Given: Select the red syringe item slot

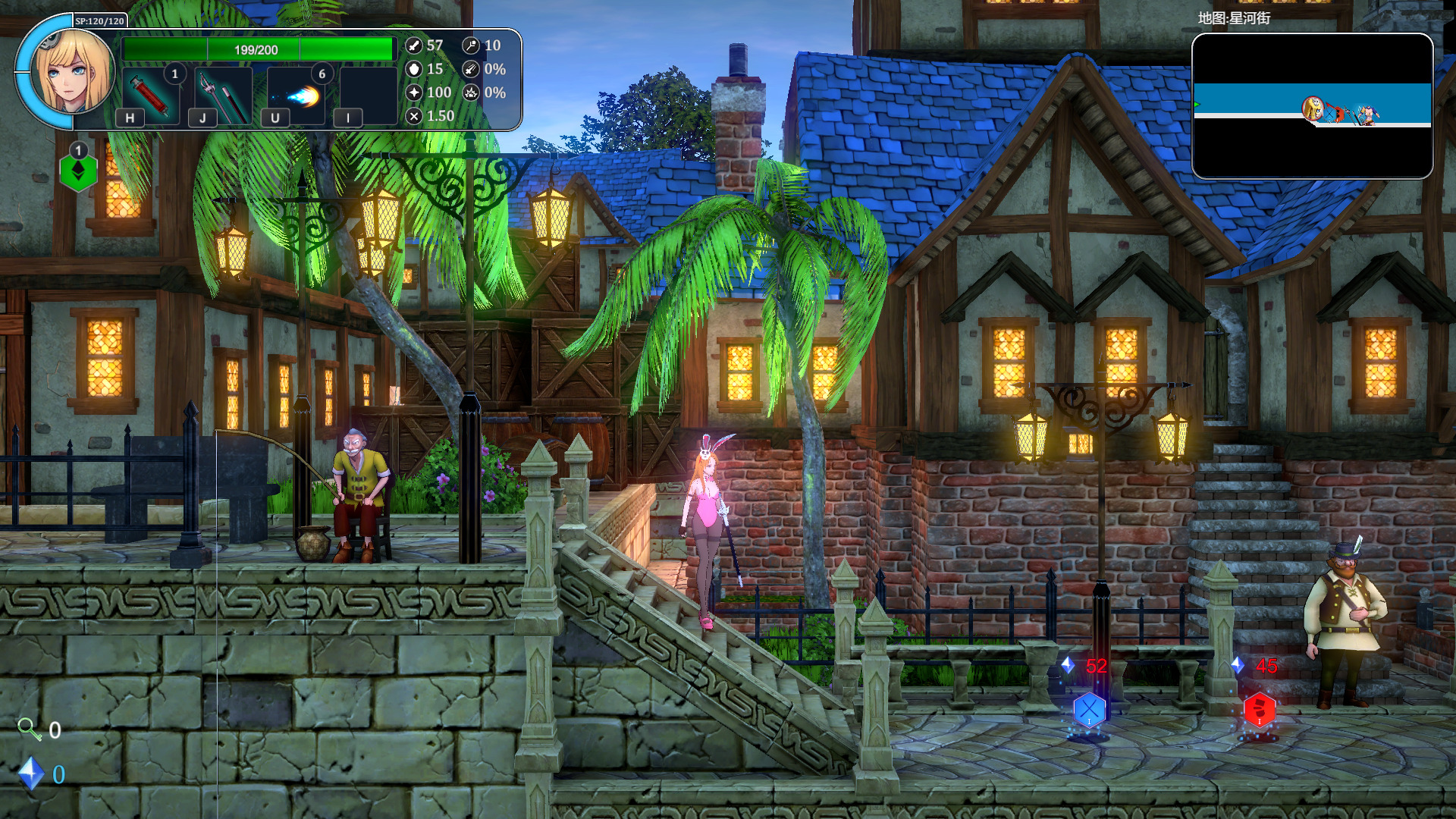Looking at the screenshot, I should [150, 95].
